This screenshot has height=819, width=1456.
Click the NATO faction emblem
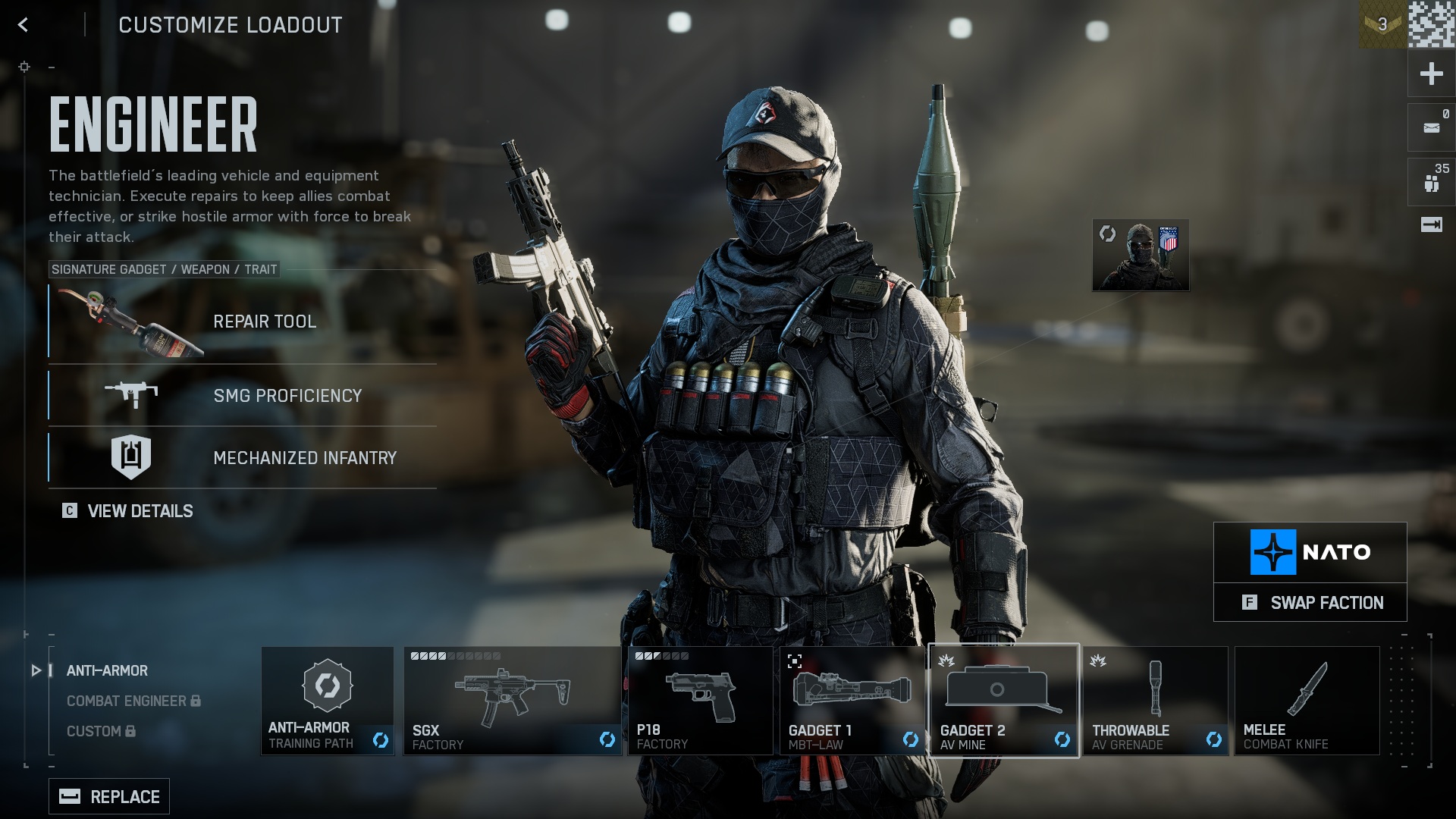[1274, 551]
